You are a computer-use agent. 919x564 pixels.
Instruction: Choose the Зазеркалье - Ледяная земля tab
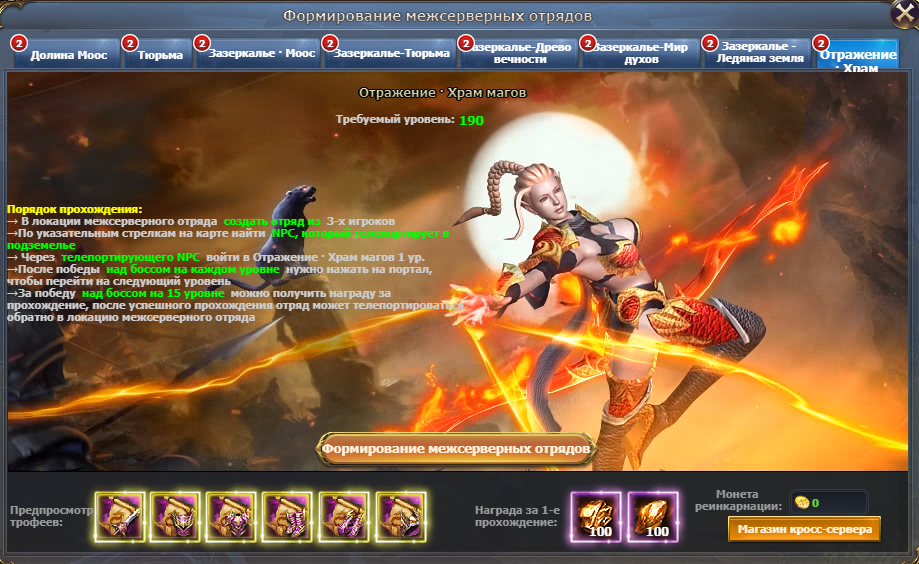759,54
